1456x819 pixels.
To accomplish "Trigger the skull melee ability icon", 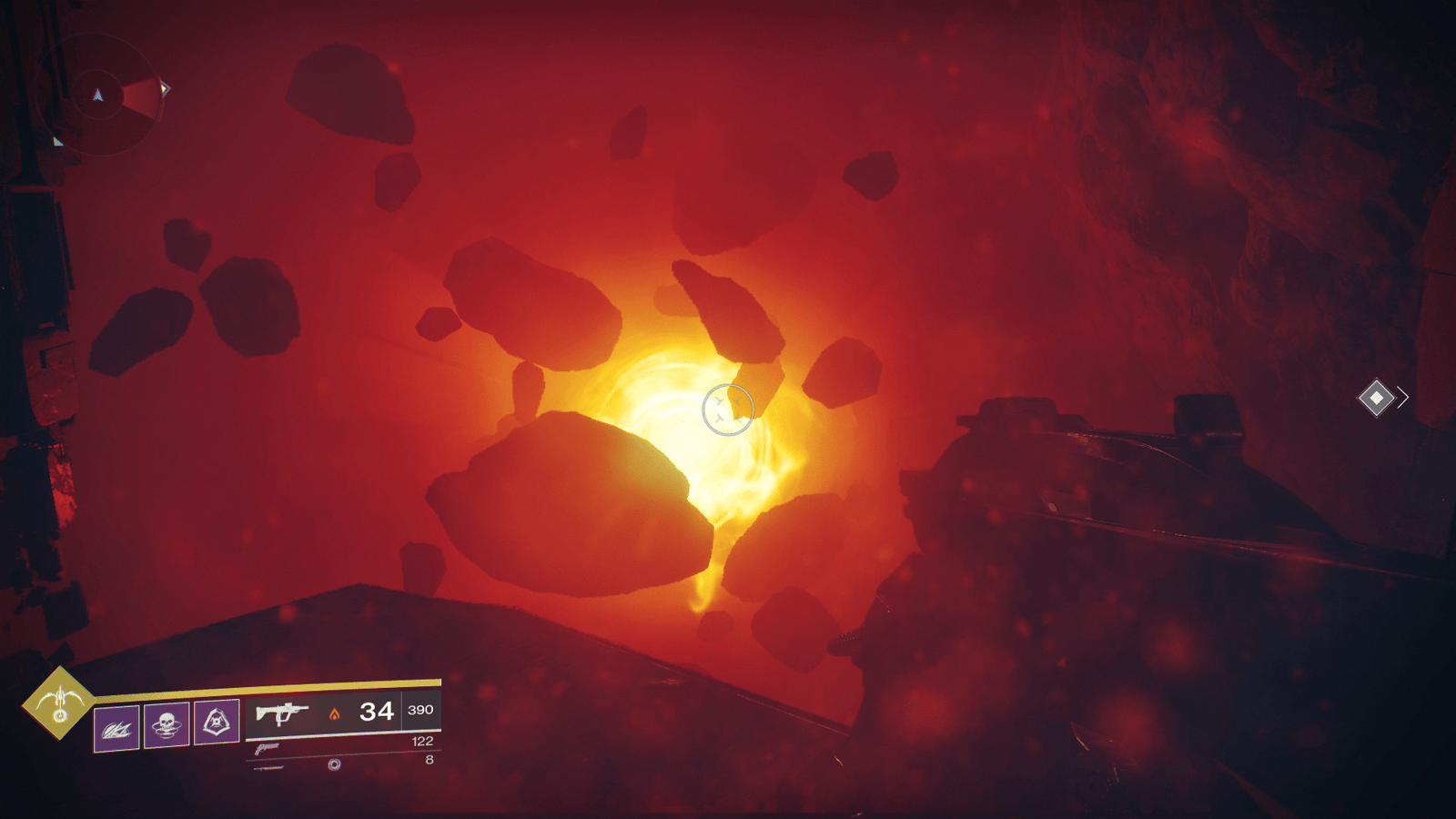I will [167, 724].
